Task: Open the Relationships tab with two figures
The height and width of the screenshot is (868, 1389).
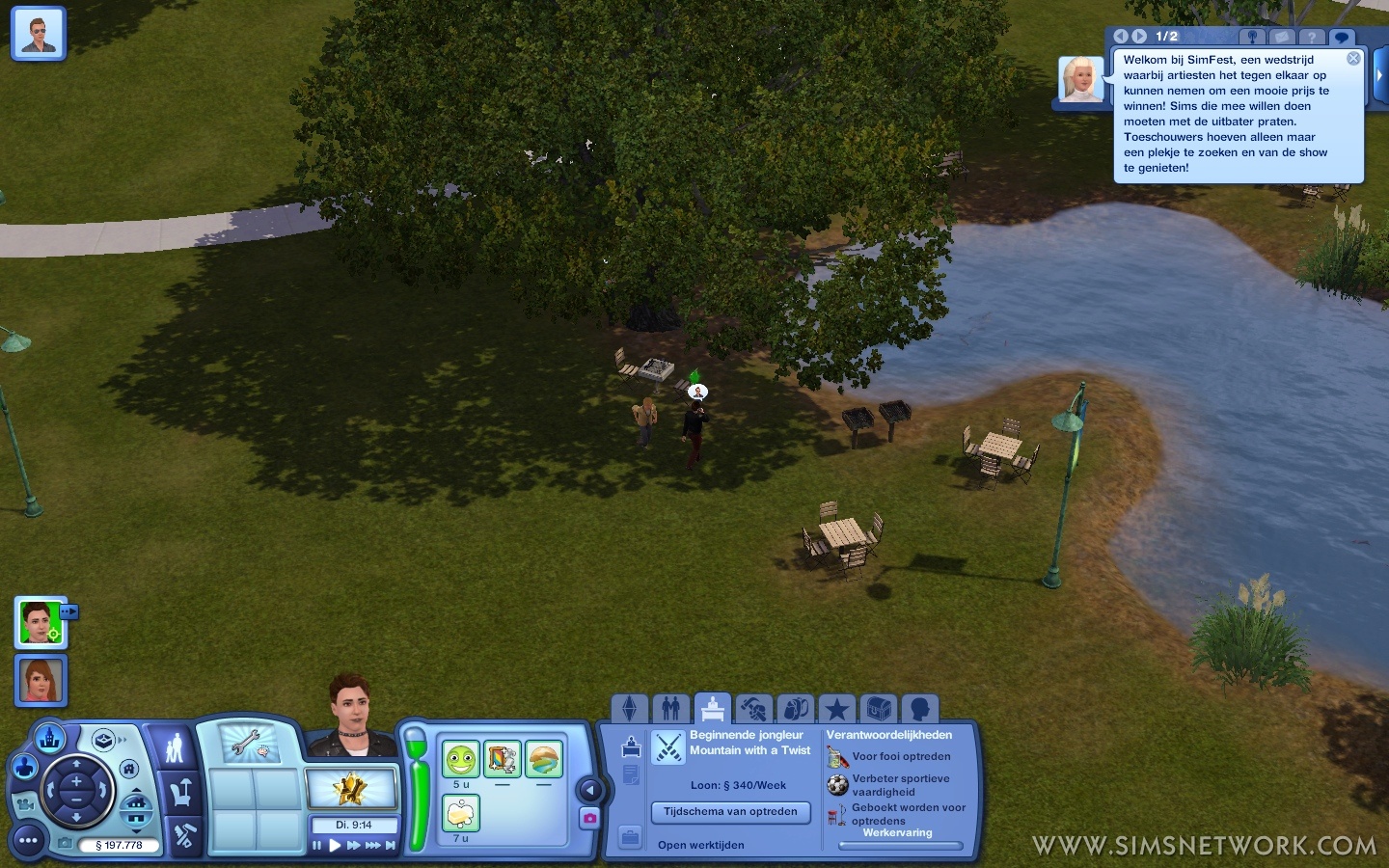Action: pos(671,710)
